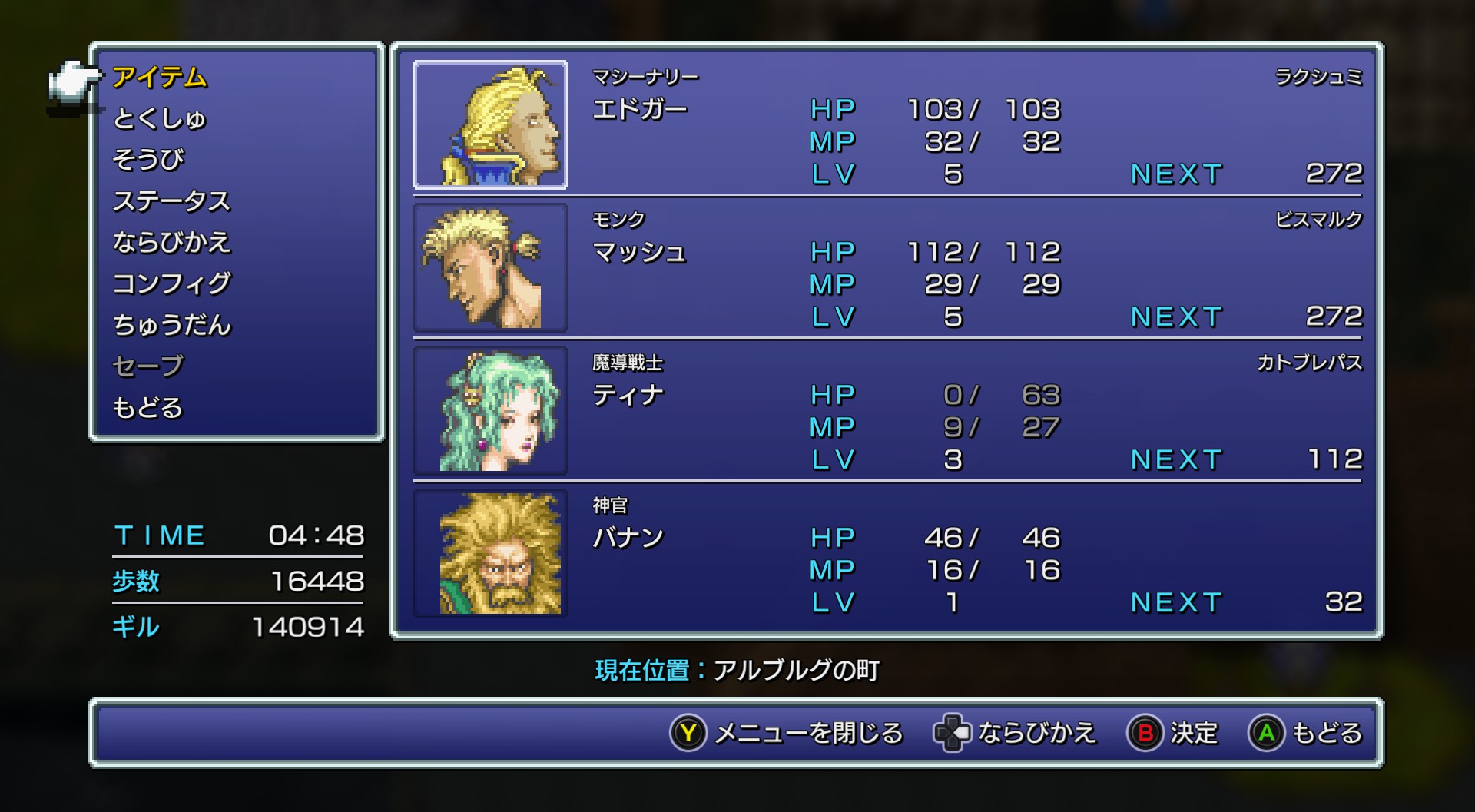Click the d-pad icon for ならびかえ reorder

[x=953, y=734]
